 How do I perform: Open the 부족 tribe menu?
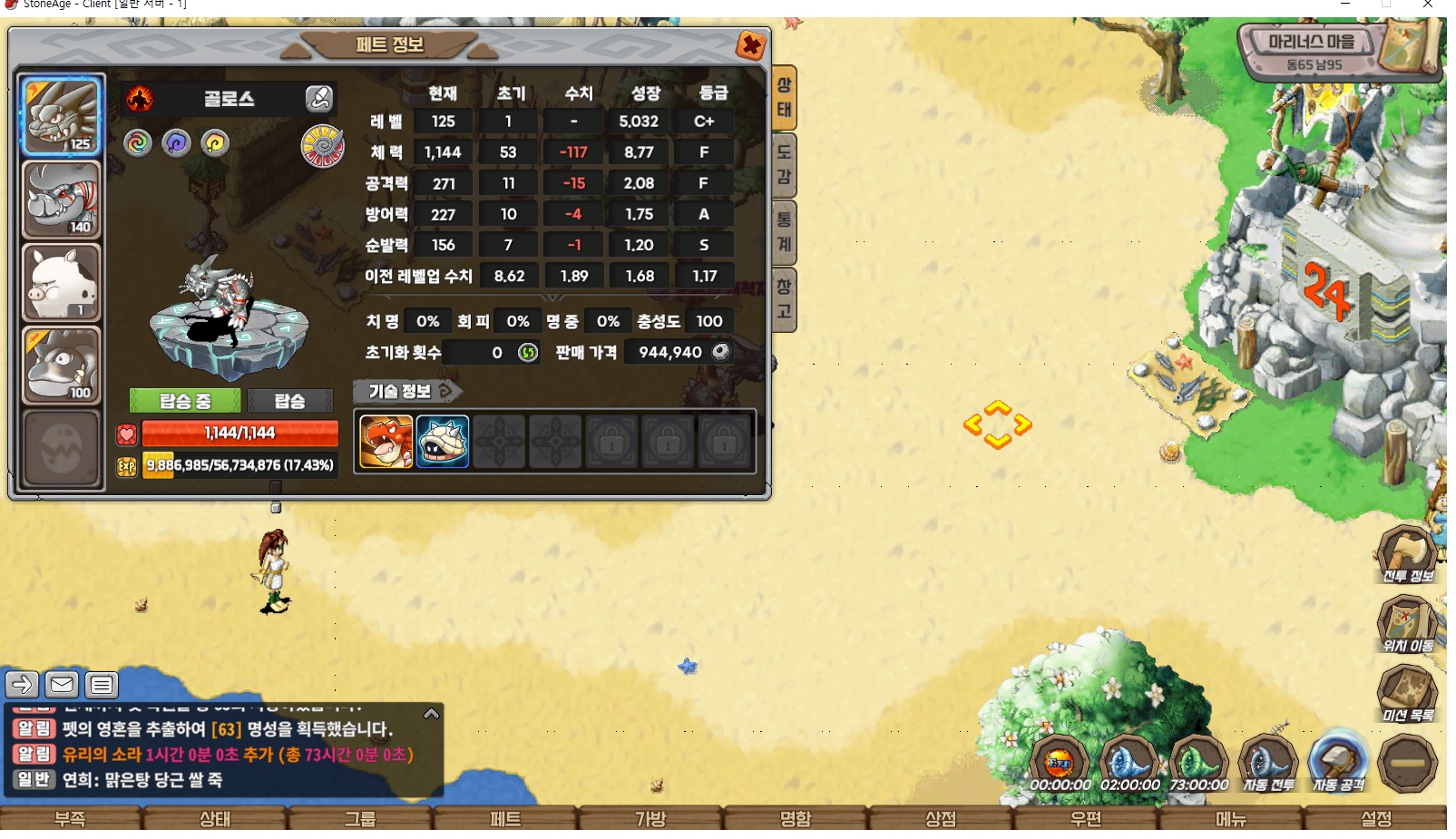(x=70, y=819)
